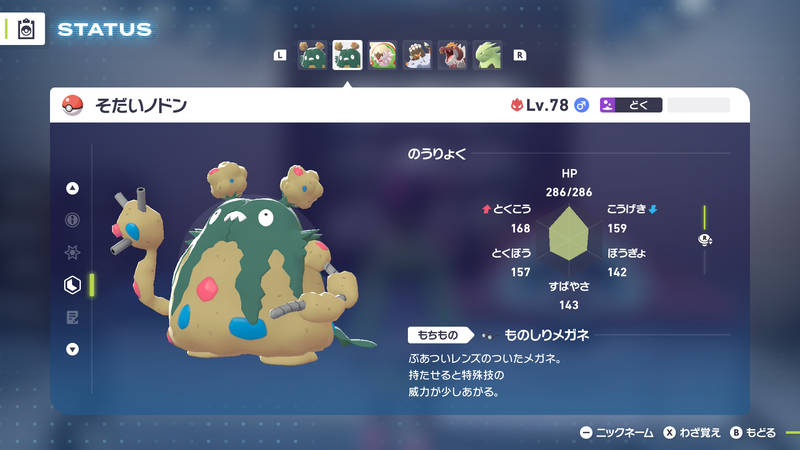Toggle the stat view icon beside the chart
Viewport: 800px width, 450px height.
tap(704, 239)
